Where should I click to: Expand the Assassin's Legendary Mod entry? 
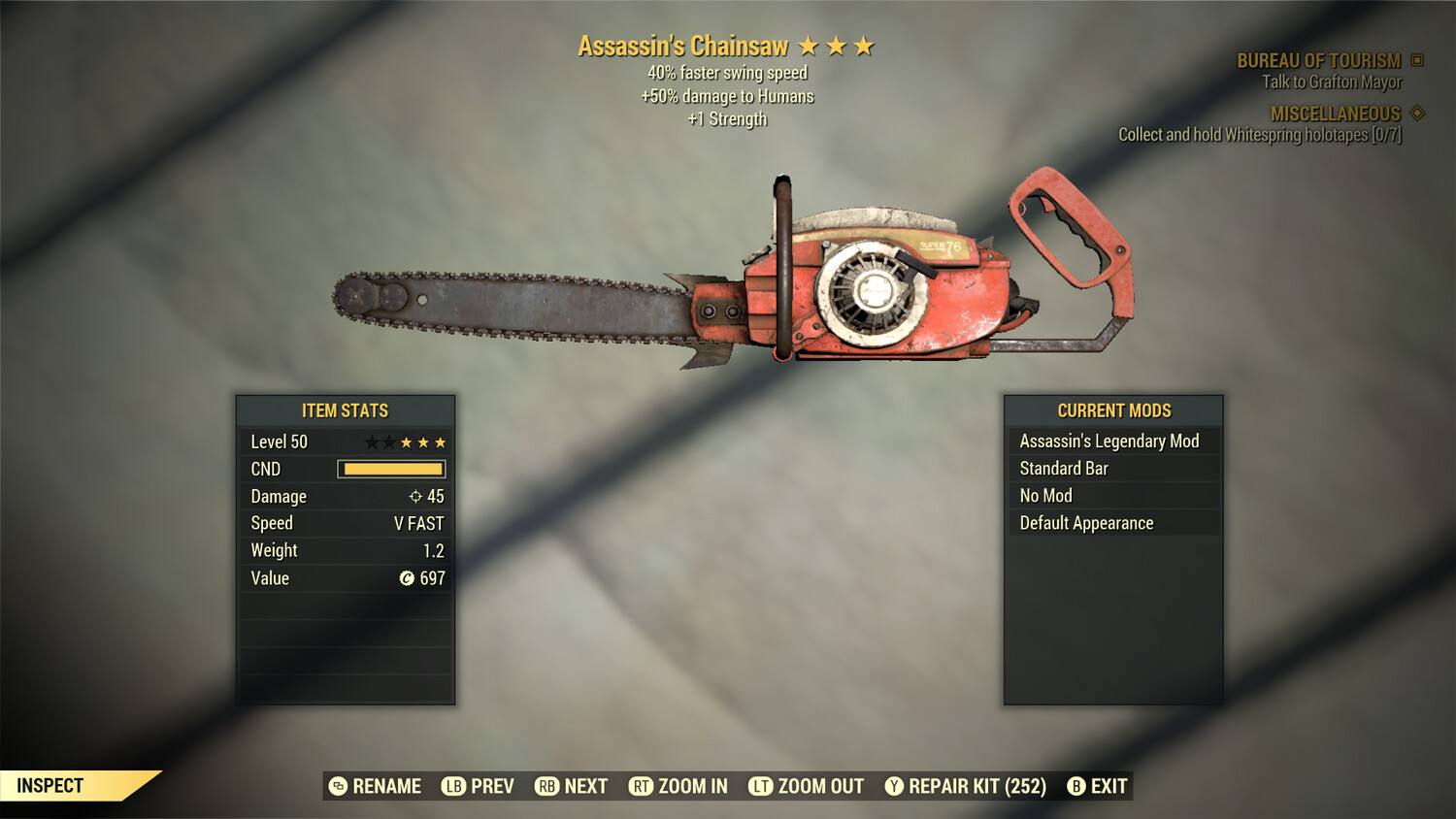(1109, 441)
